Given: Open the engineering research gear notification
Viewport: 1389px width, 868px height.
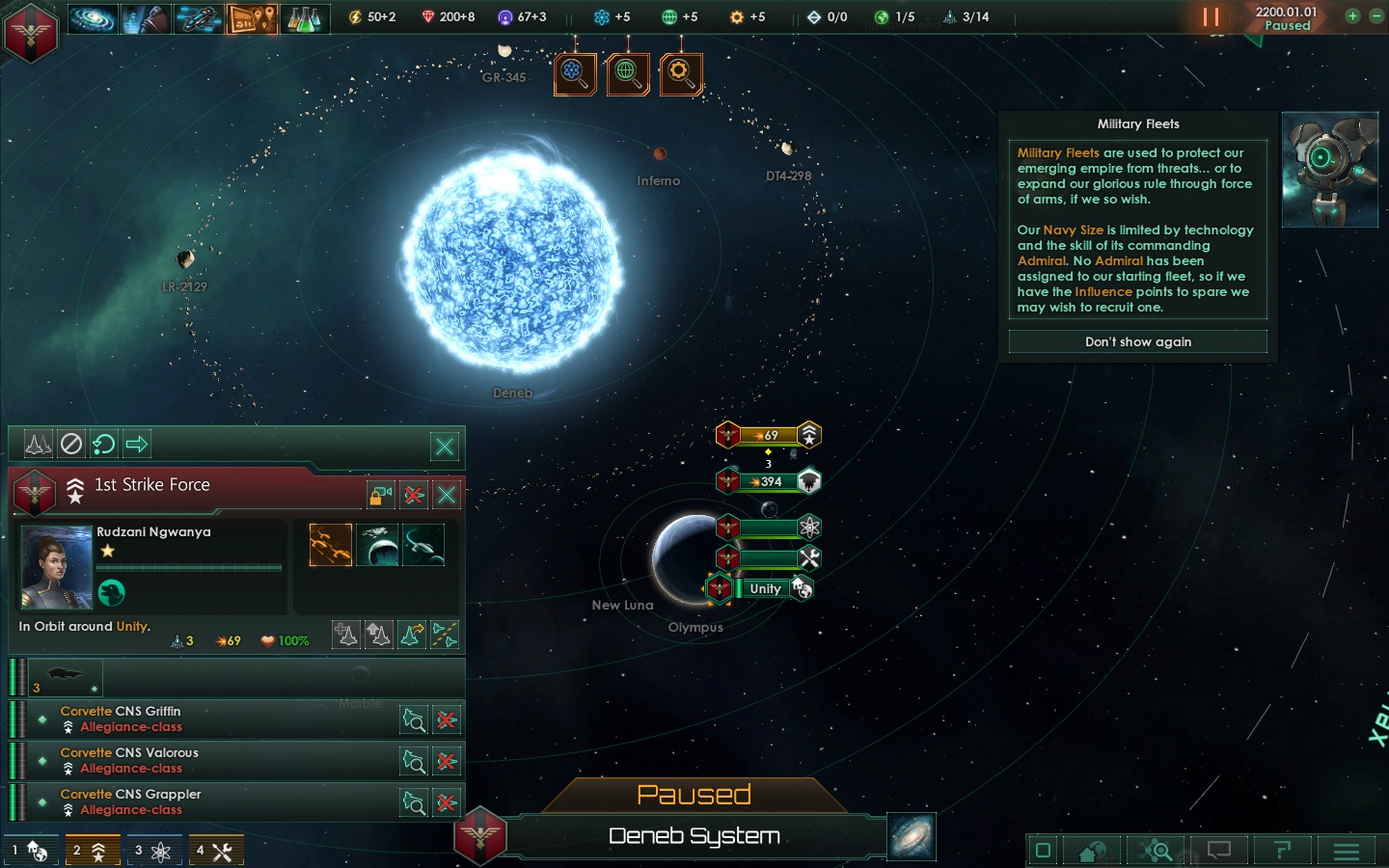Looking at the screenshot, I should 681,73.
